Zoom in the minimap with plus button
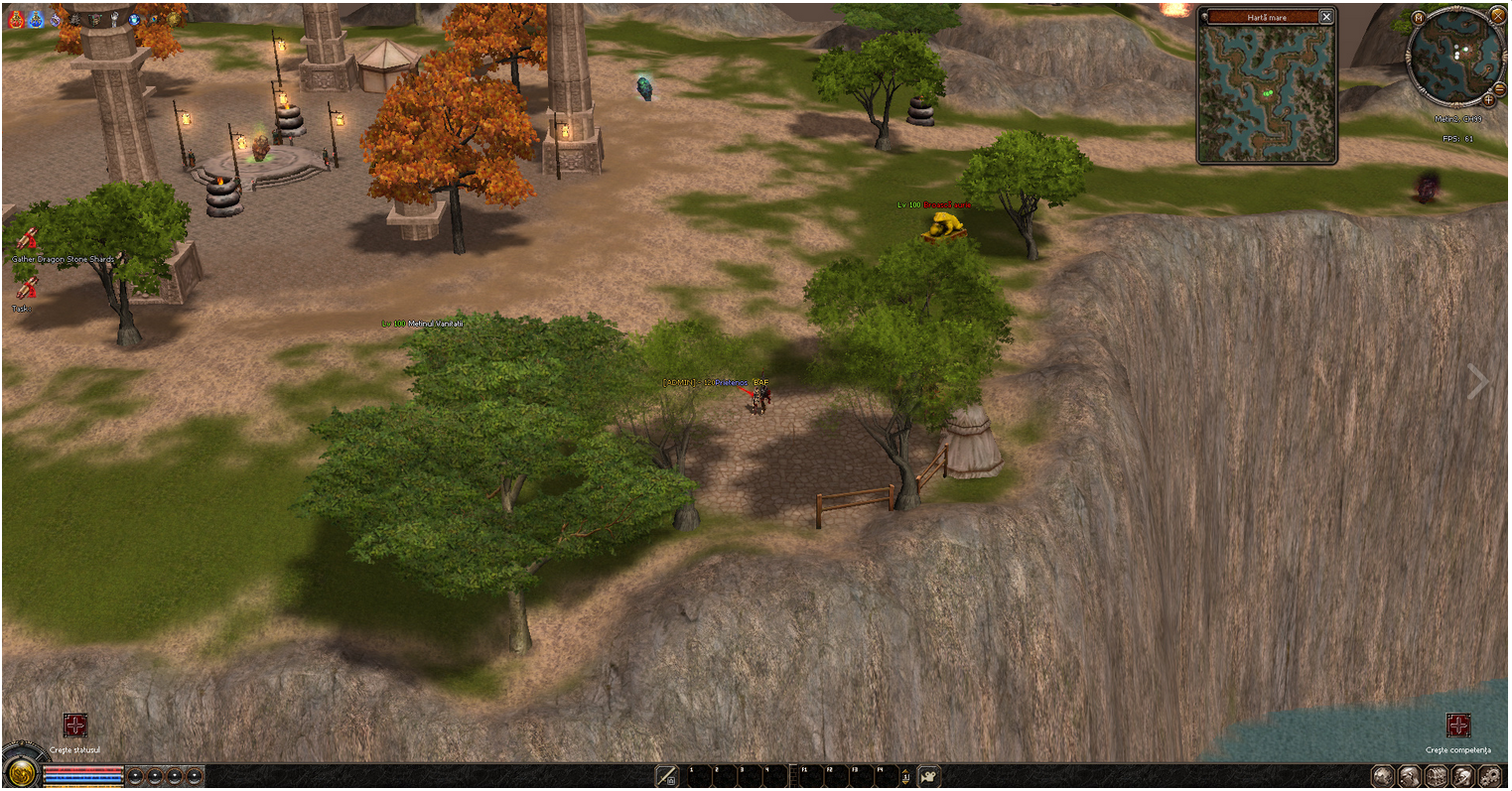1512x791 pixels. [1488, 100]
